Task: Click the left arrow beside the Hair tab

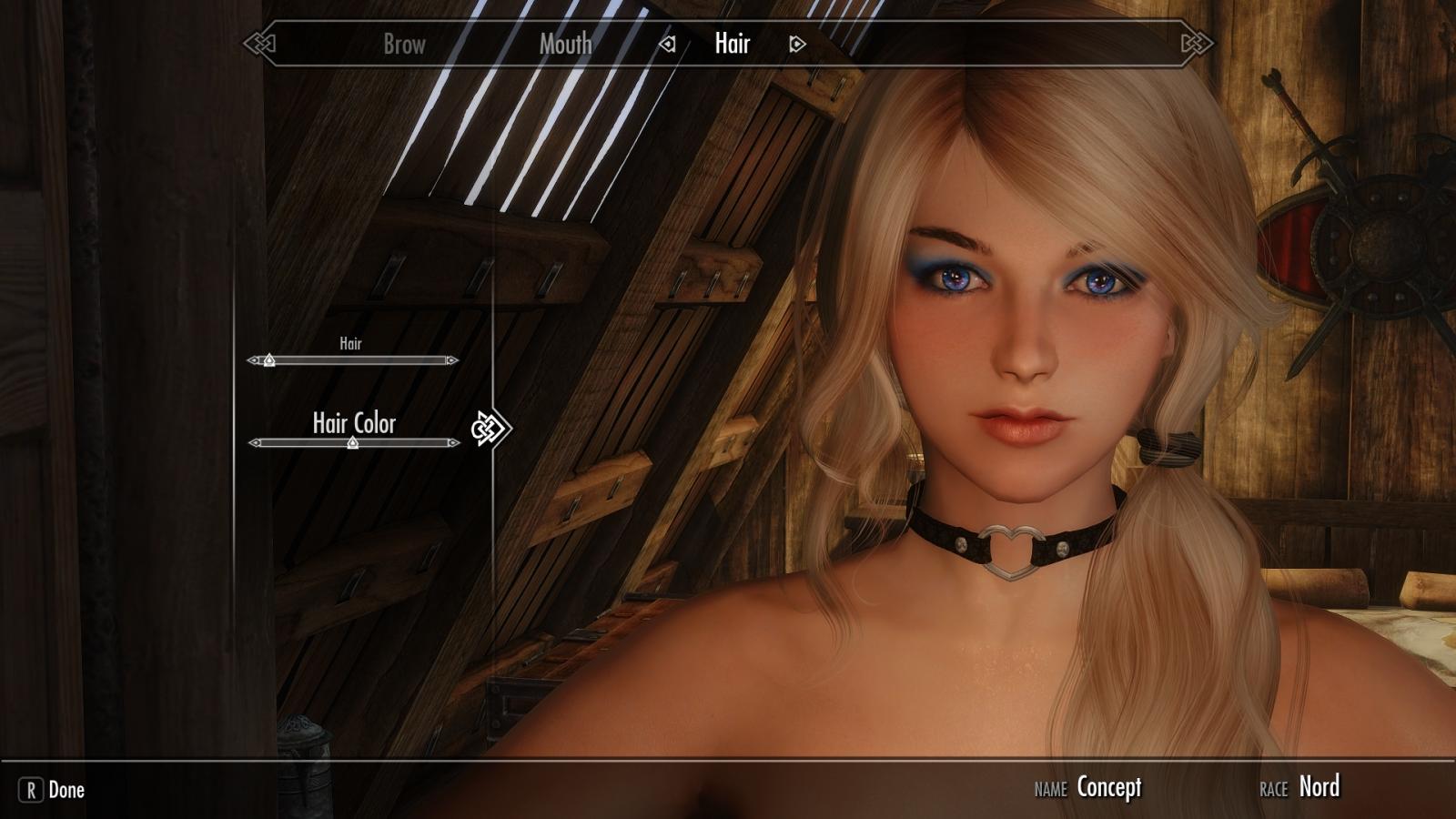Action: [x=668, y=44]
